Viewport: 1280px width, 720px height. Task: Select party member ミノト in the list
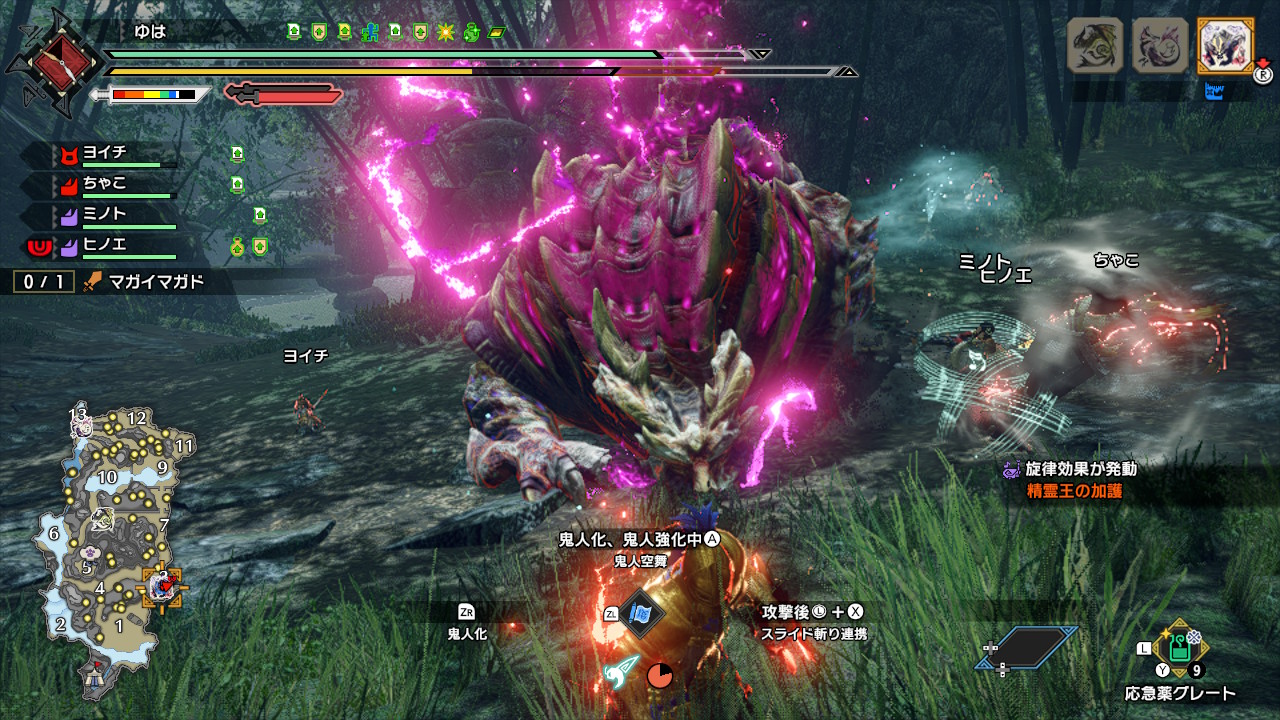(x=104, y=214)
